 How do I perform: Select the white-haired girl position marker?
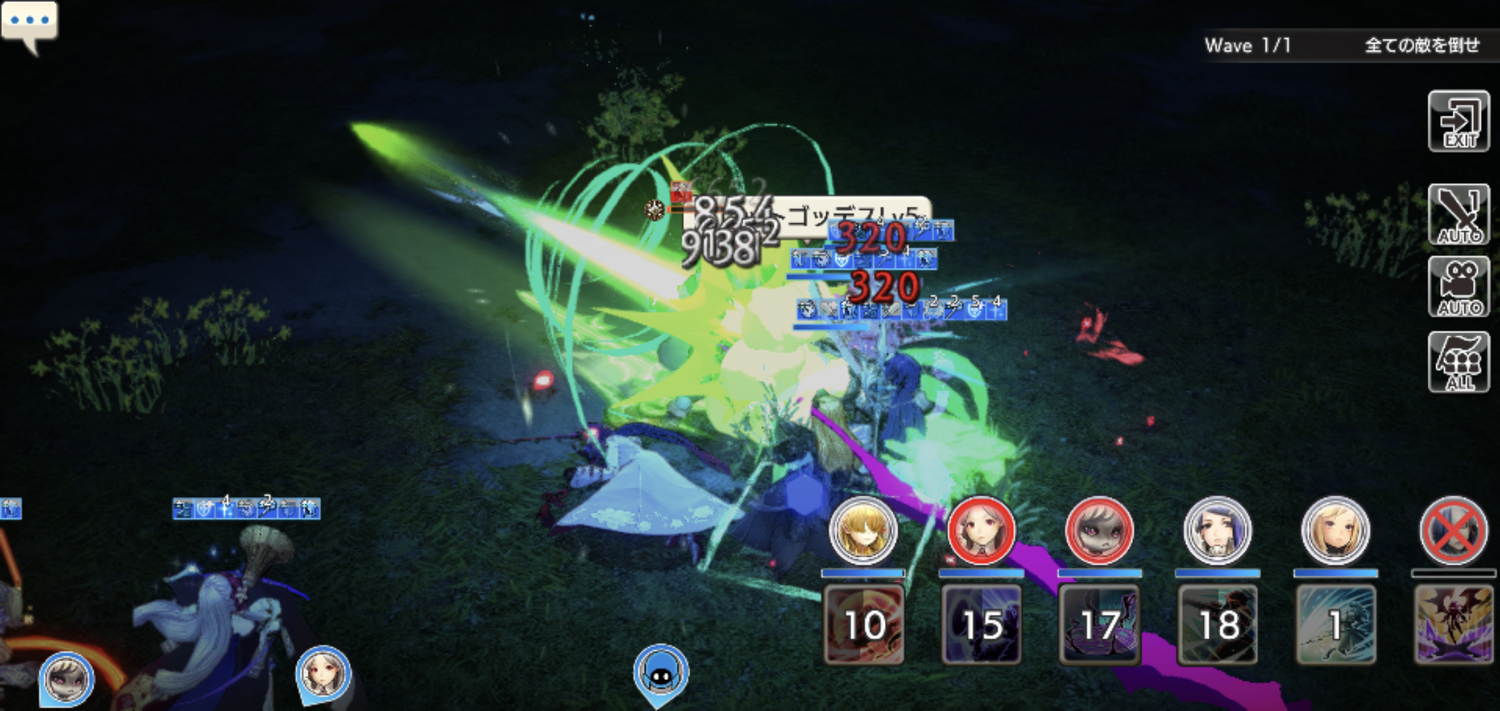pyautogui.click(x=323, y=674)
